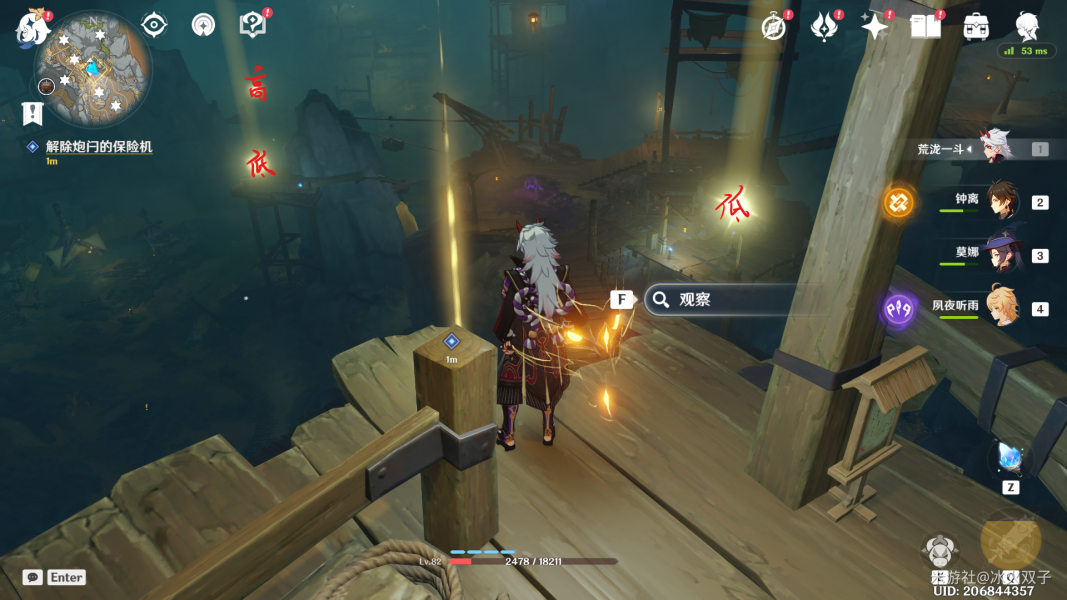Open the four-pointed star wish icon

(x=875, y=27)
